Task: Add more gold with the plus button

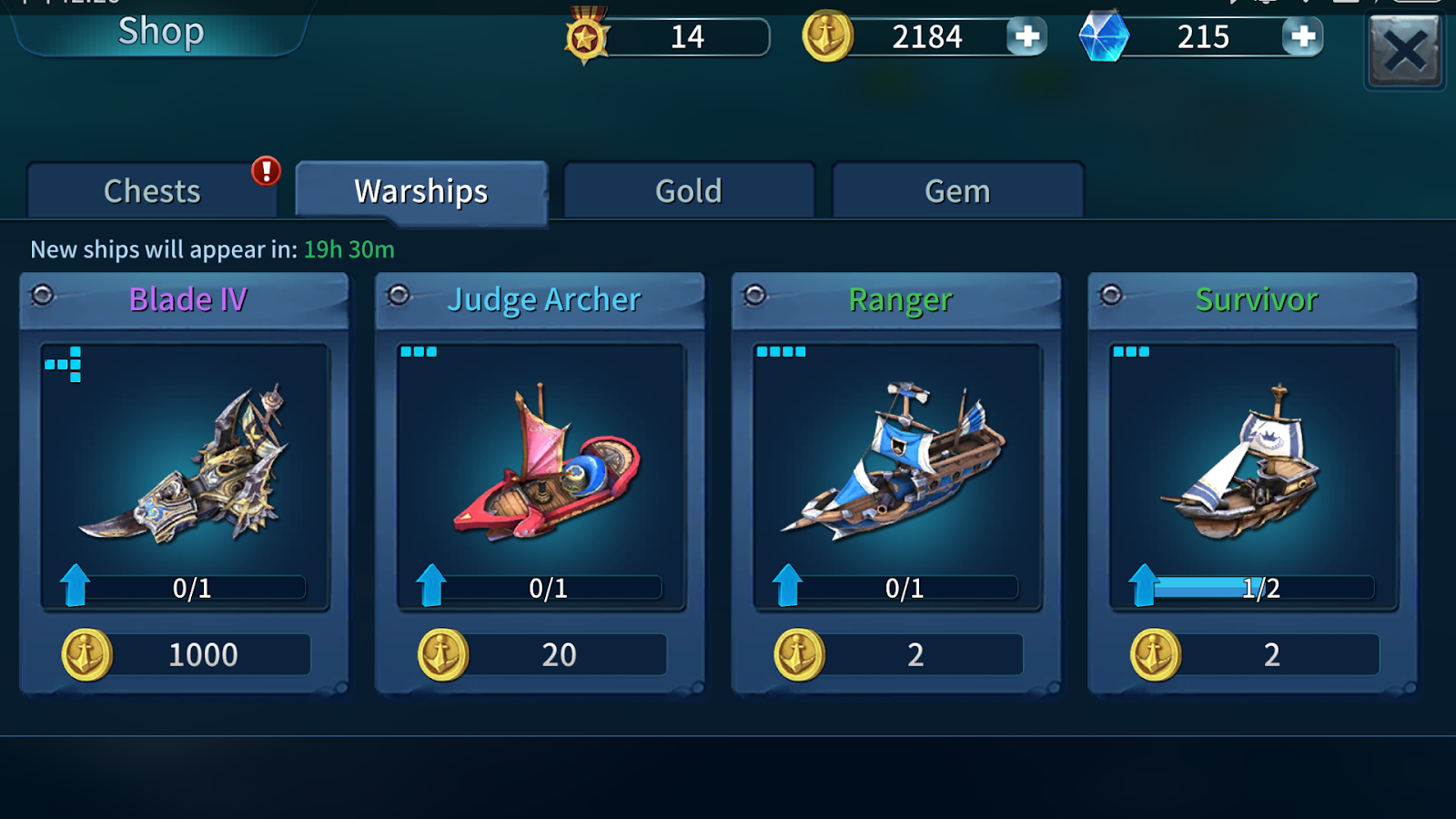Action: 1027,37
